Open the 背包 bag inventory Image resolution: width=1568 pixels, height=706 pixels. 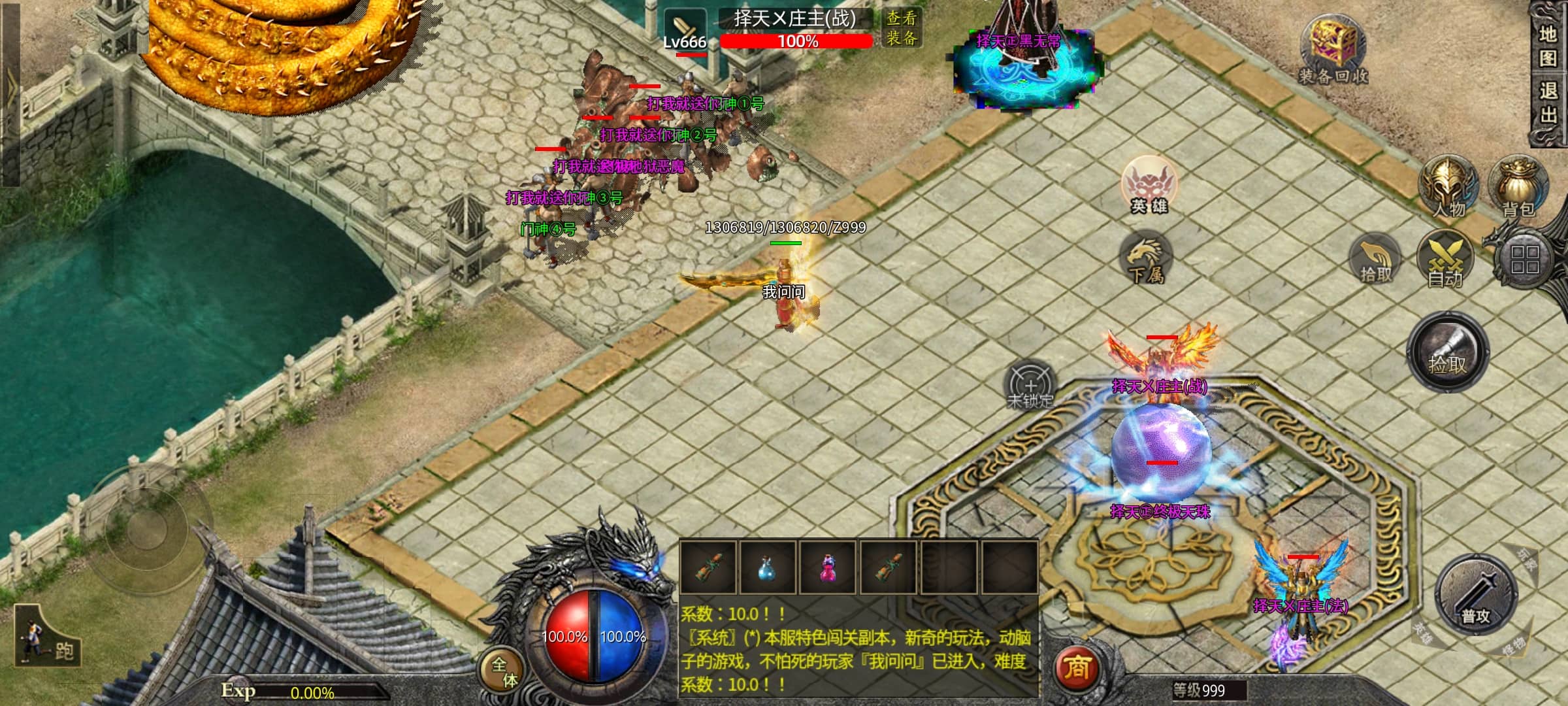[x=1518, y=188]
